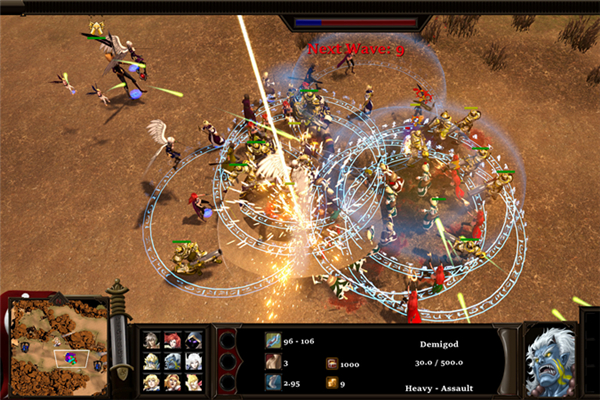Select the small blue beast portrait in the grid

[x=172, y=361]
